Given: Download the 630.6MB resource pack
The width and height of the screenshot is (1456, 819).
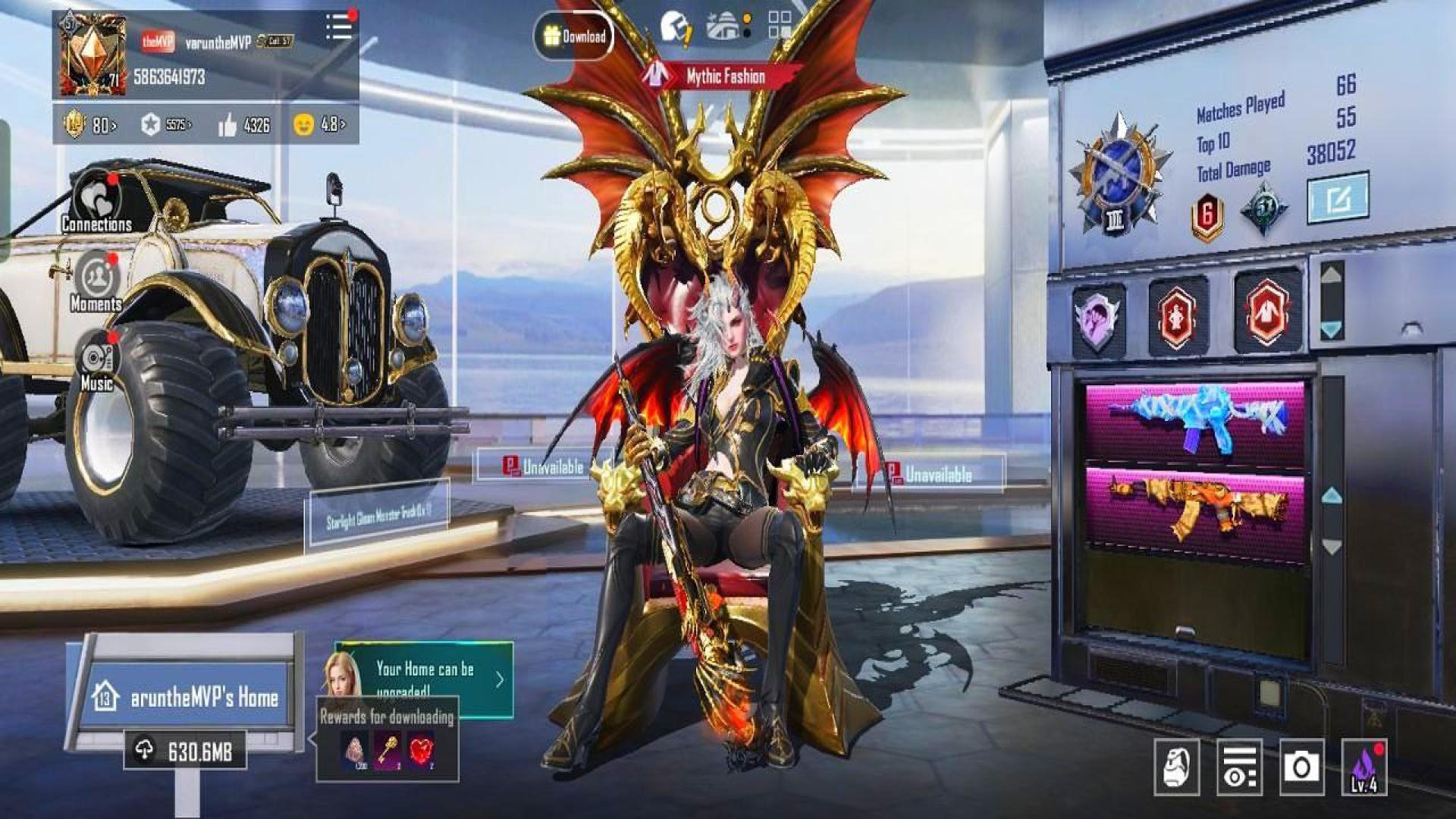Looking at the screenshot, I should tap(185, 751).
